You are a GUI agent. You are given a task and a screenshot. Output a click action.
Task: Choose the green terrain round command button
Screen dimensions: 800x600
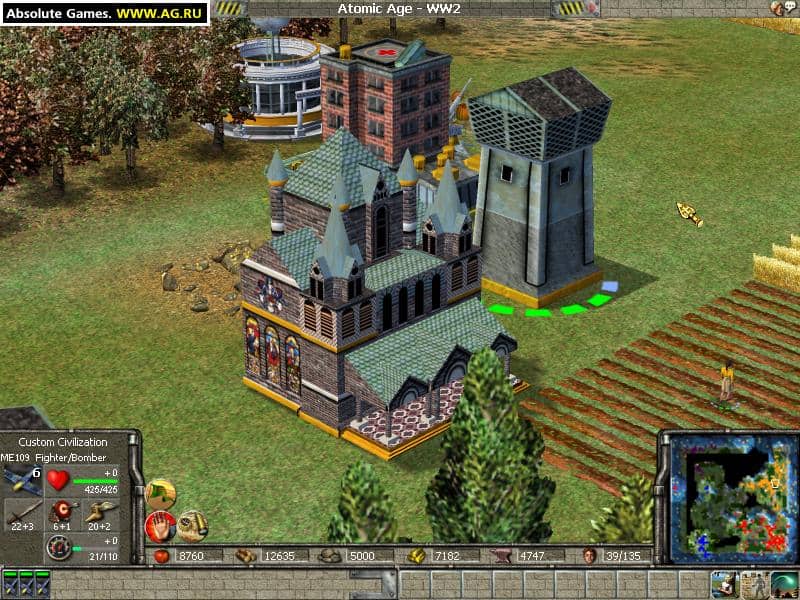pos(160,492)
